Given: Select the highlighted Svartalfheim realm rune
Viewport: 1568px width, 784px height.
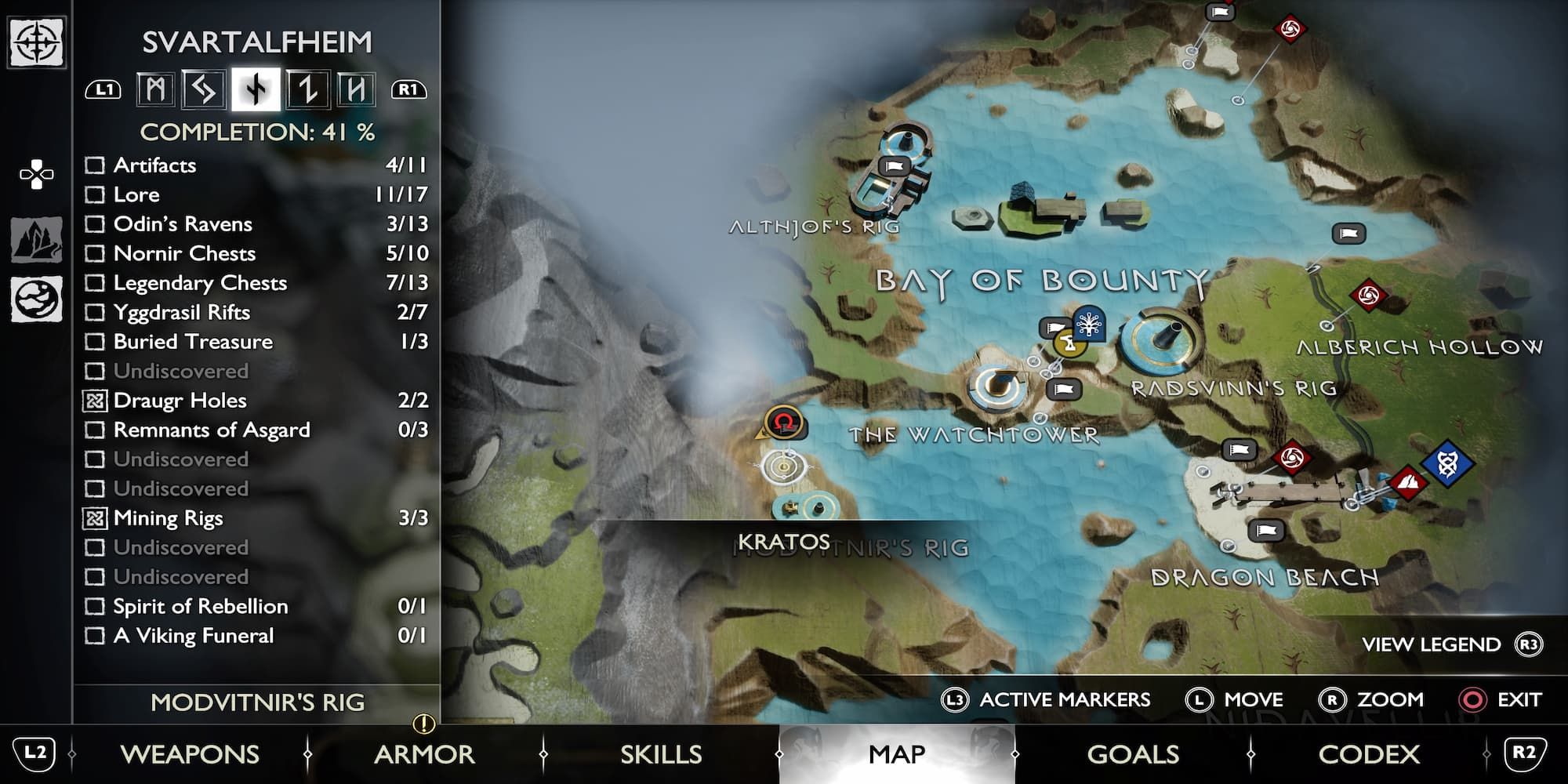Looking at the screenshot, I should point(256,89).
